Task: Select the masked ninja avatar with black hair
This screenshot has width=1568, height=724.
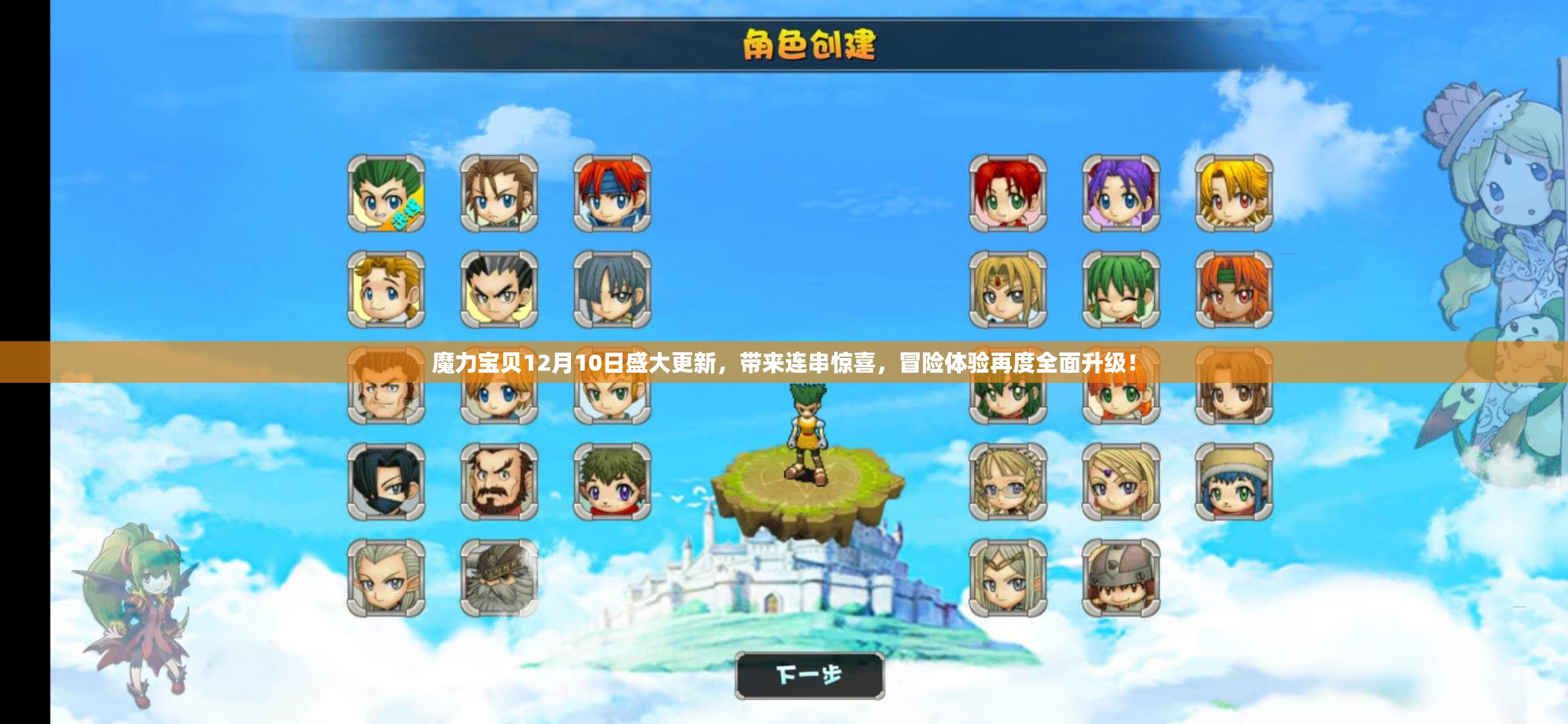Action: click(x=385, y=483)
